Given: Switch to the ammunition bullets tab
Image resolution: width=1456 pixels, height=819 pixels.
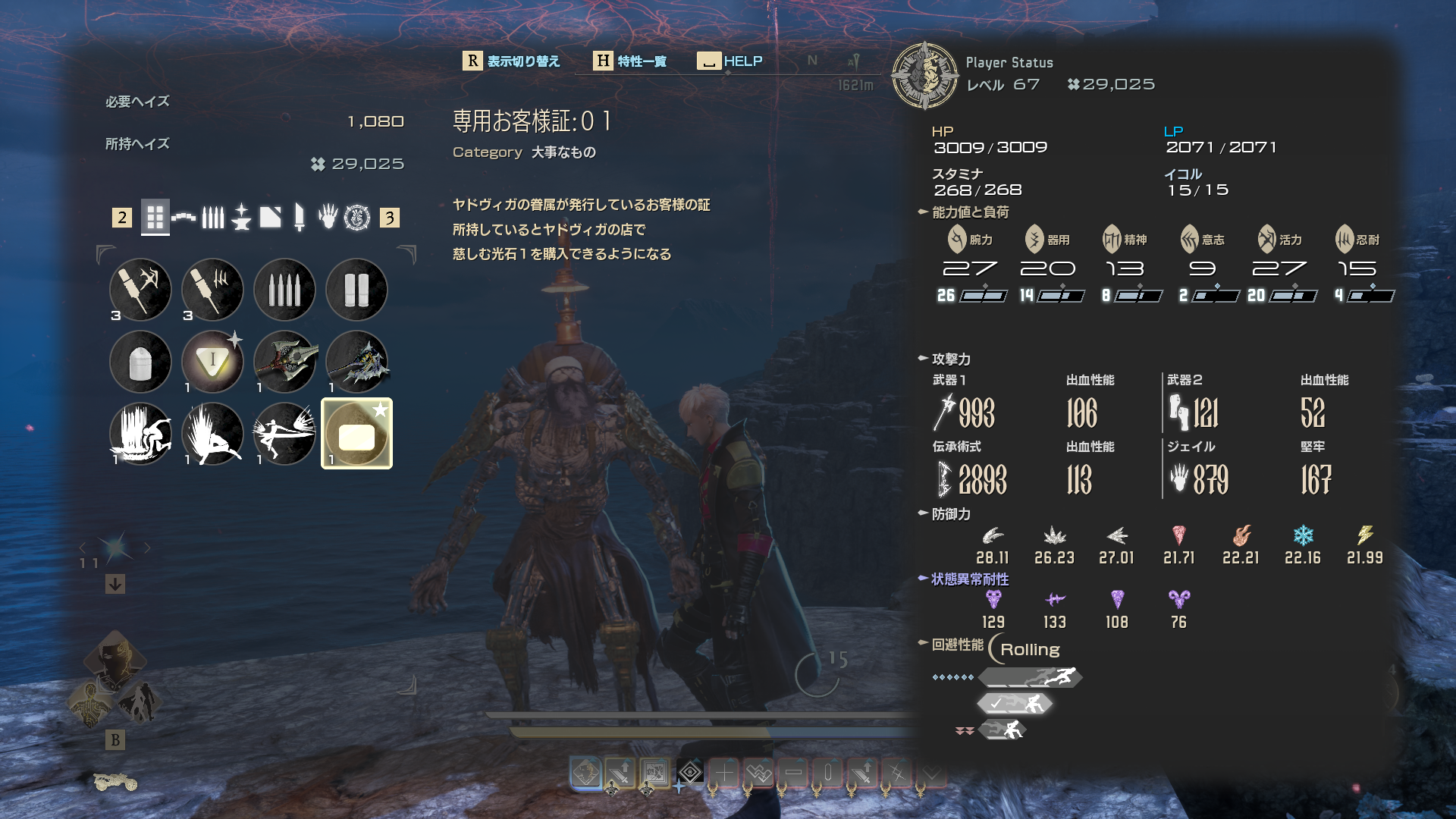Looking at the screenshot, I should coord(213,218).
